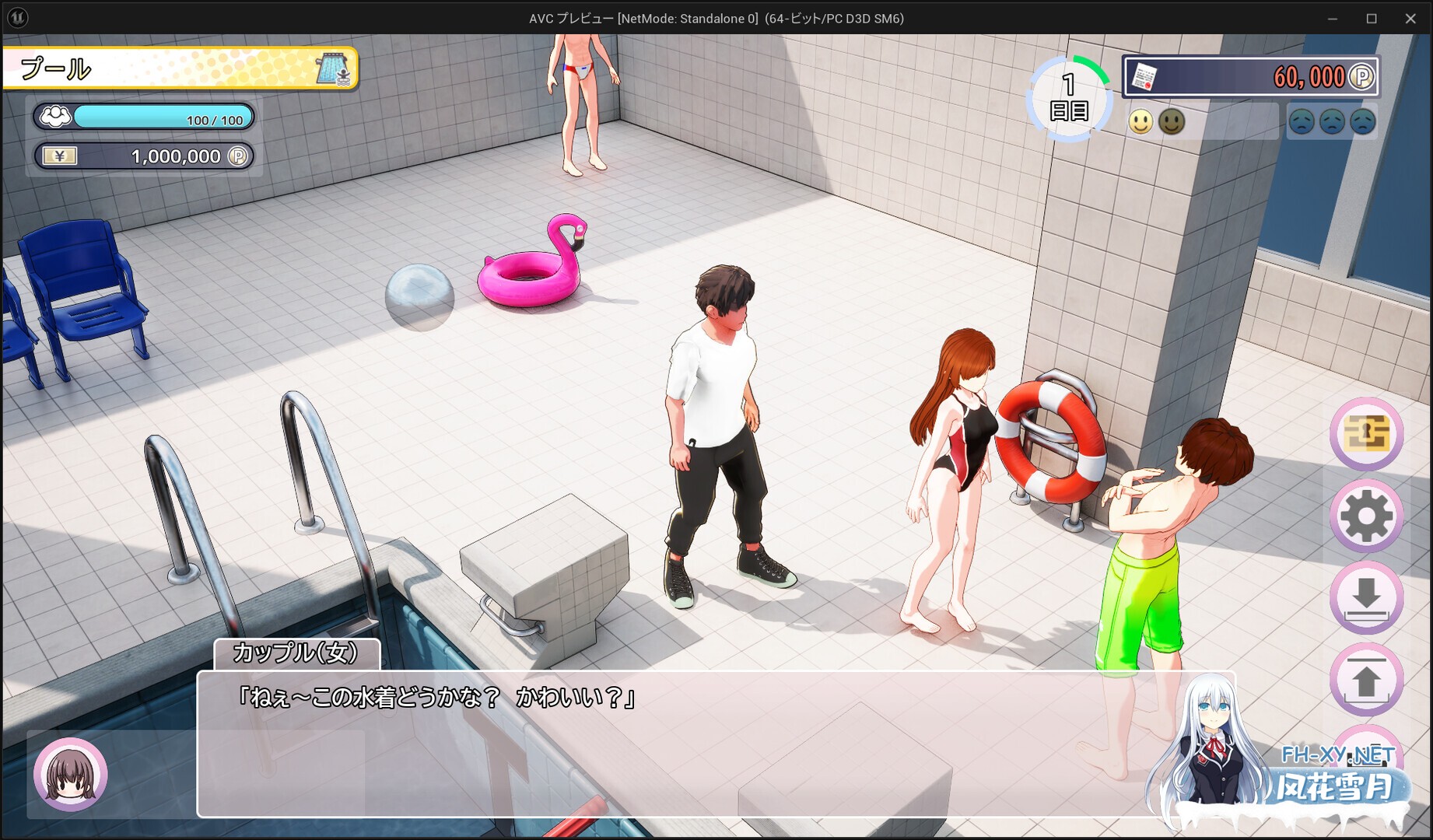The height and width of the screenshot is (840, 1433).
Task: Click the AVC プレビュー window title bar
Action: (x=716, y=18)
